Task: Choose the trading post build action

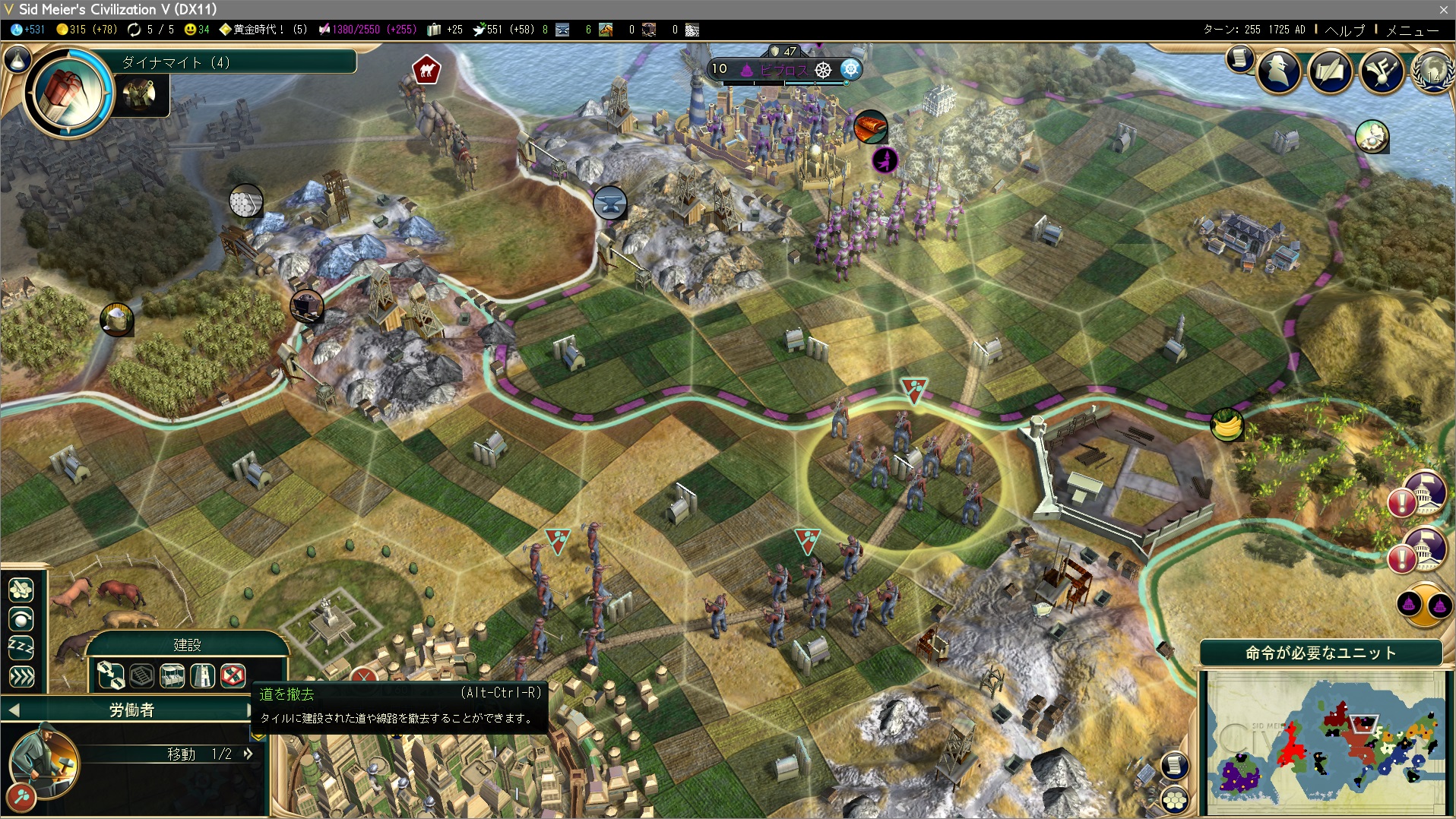Action: (x=172, y=675)
